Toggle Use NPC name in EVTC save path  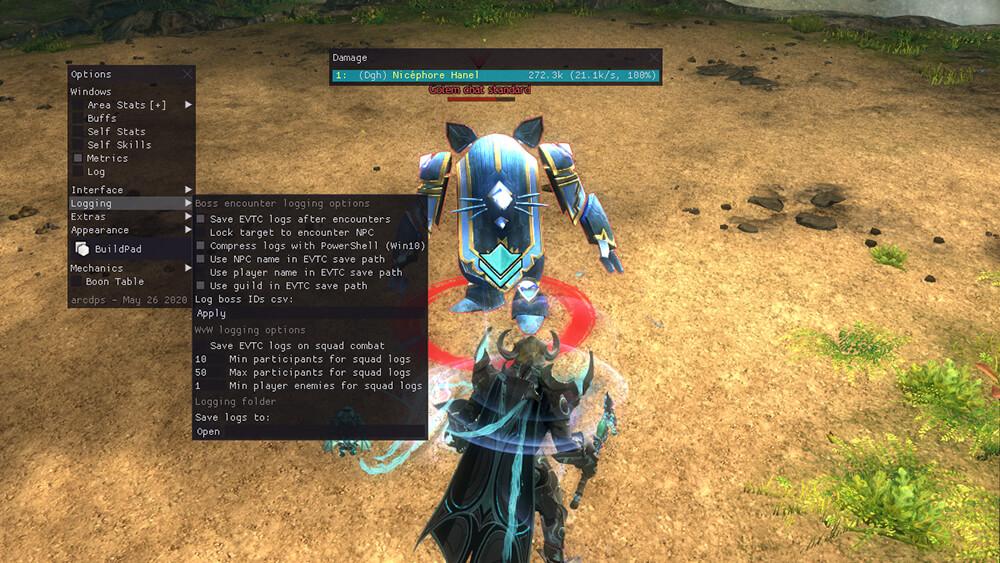point(201,259)
